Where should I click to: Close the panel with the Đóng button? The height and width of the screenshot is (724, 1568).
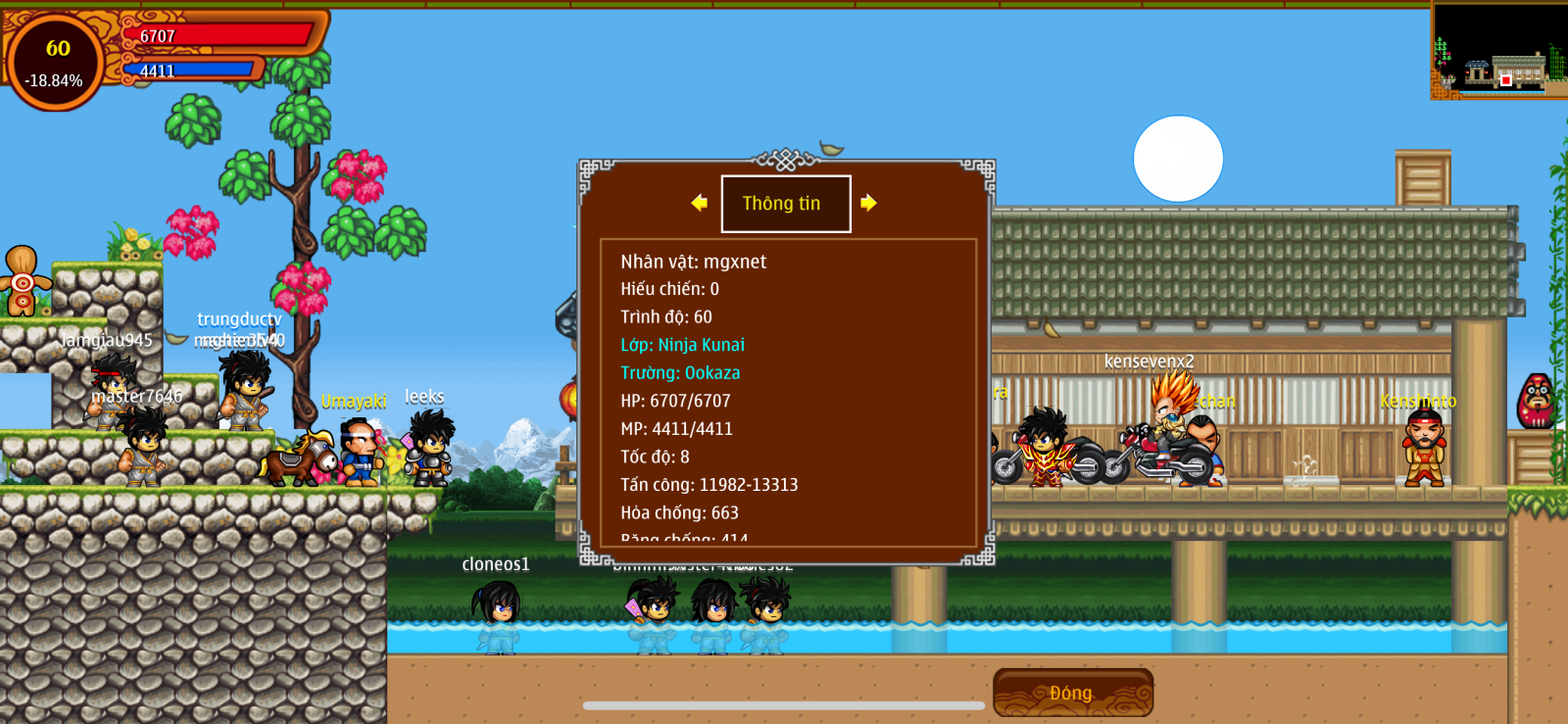click(x=1072, y=693)
